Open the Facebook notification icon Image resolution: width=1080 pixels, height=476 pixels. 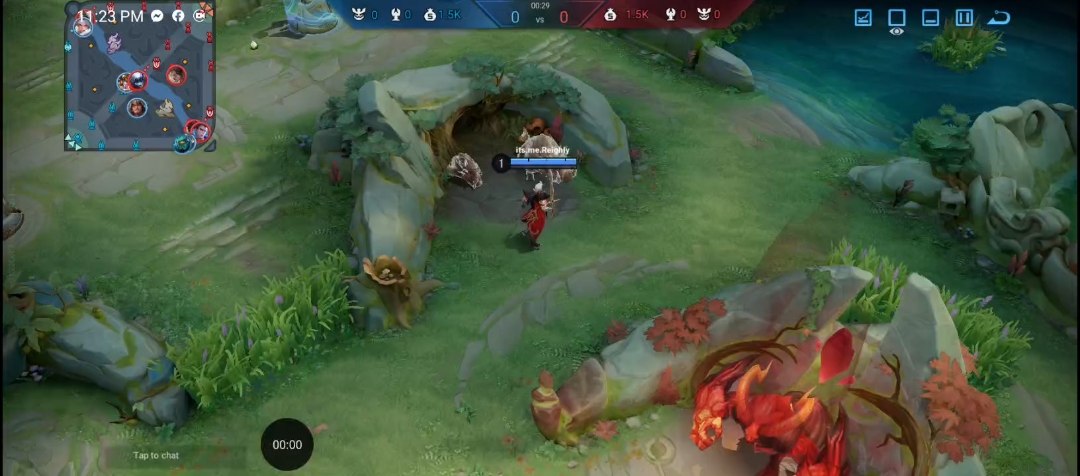[178, 16]
